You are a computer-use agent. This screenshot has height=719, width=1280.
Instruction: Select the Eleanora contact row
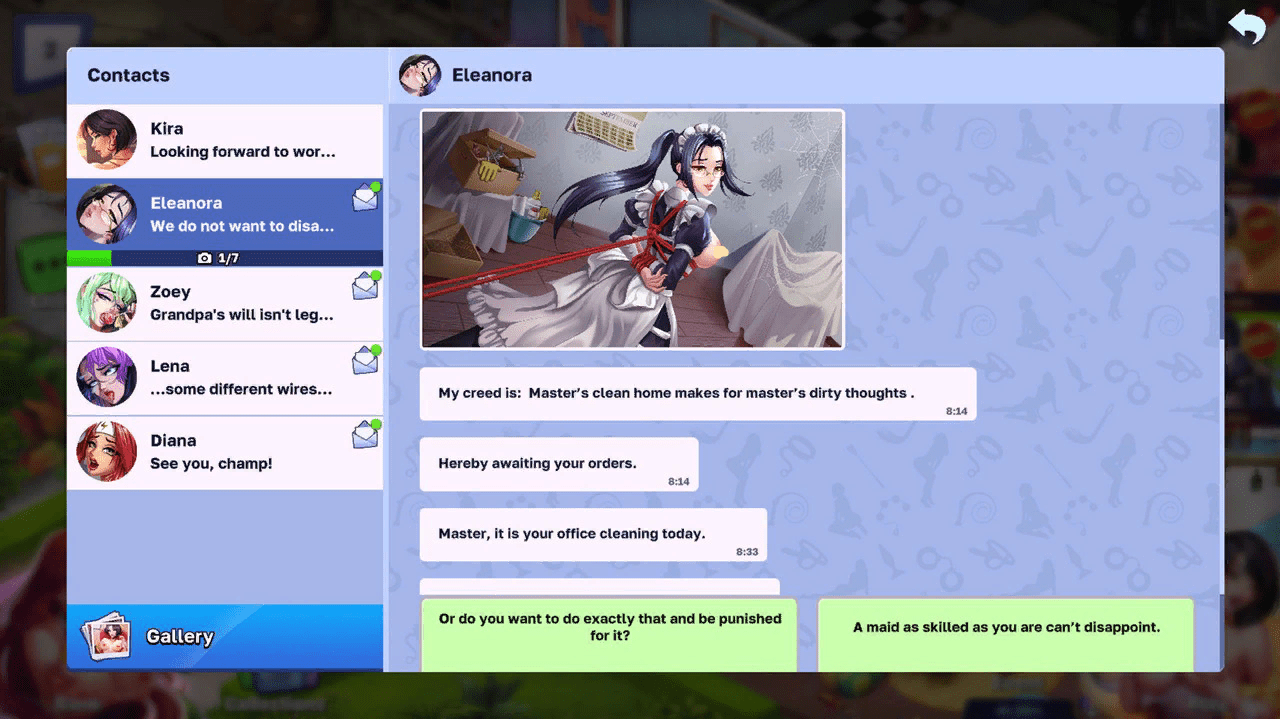225,215
